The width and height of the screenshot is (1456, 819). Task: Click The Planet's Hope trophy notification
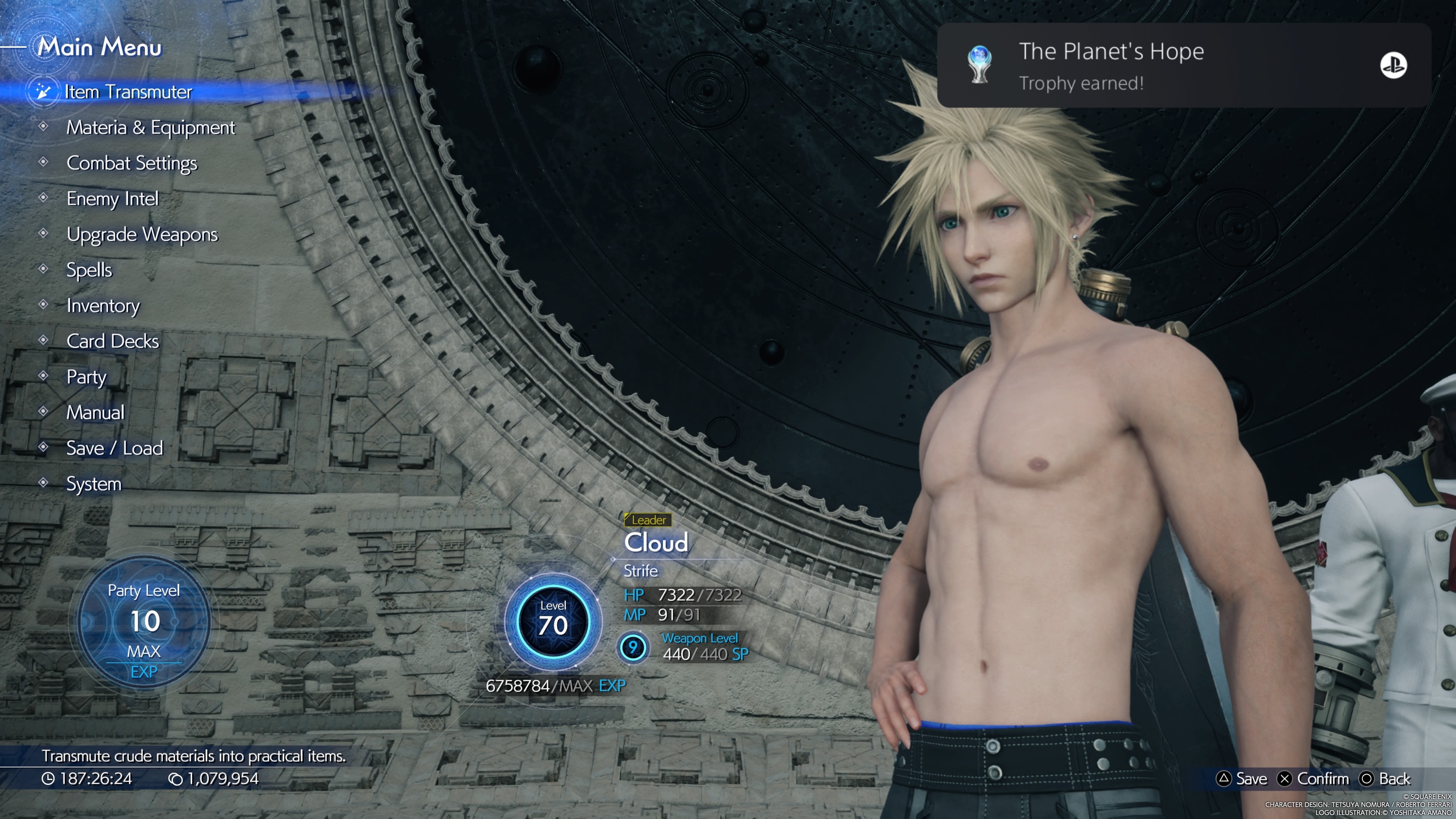(1183, 66)
